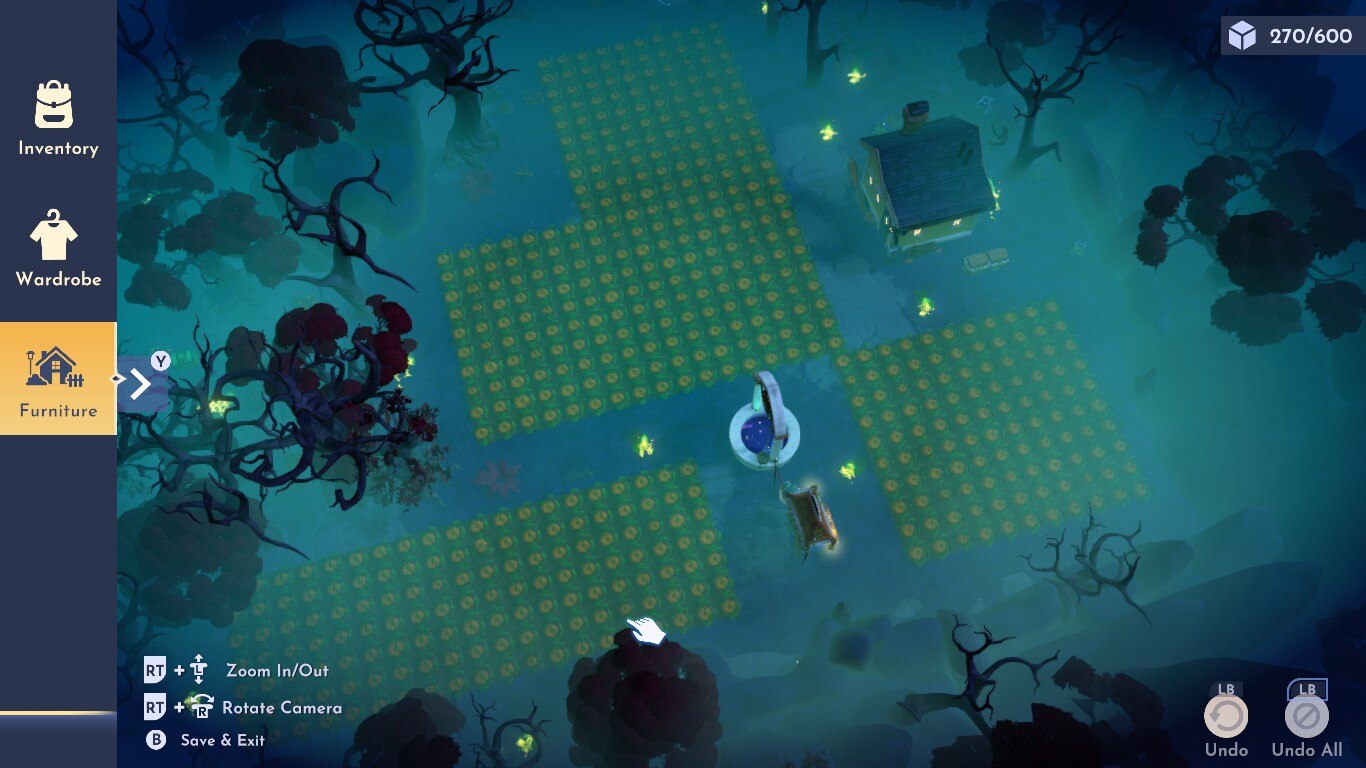Expand the furniture panel arrow
The image size is (1366, 768).
coord(140,383)
